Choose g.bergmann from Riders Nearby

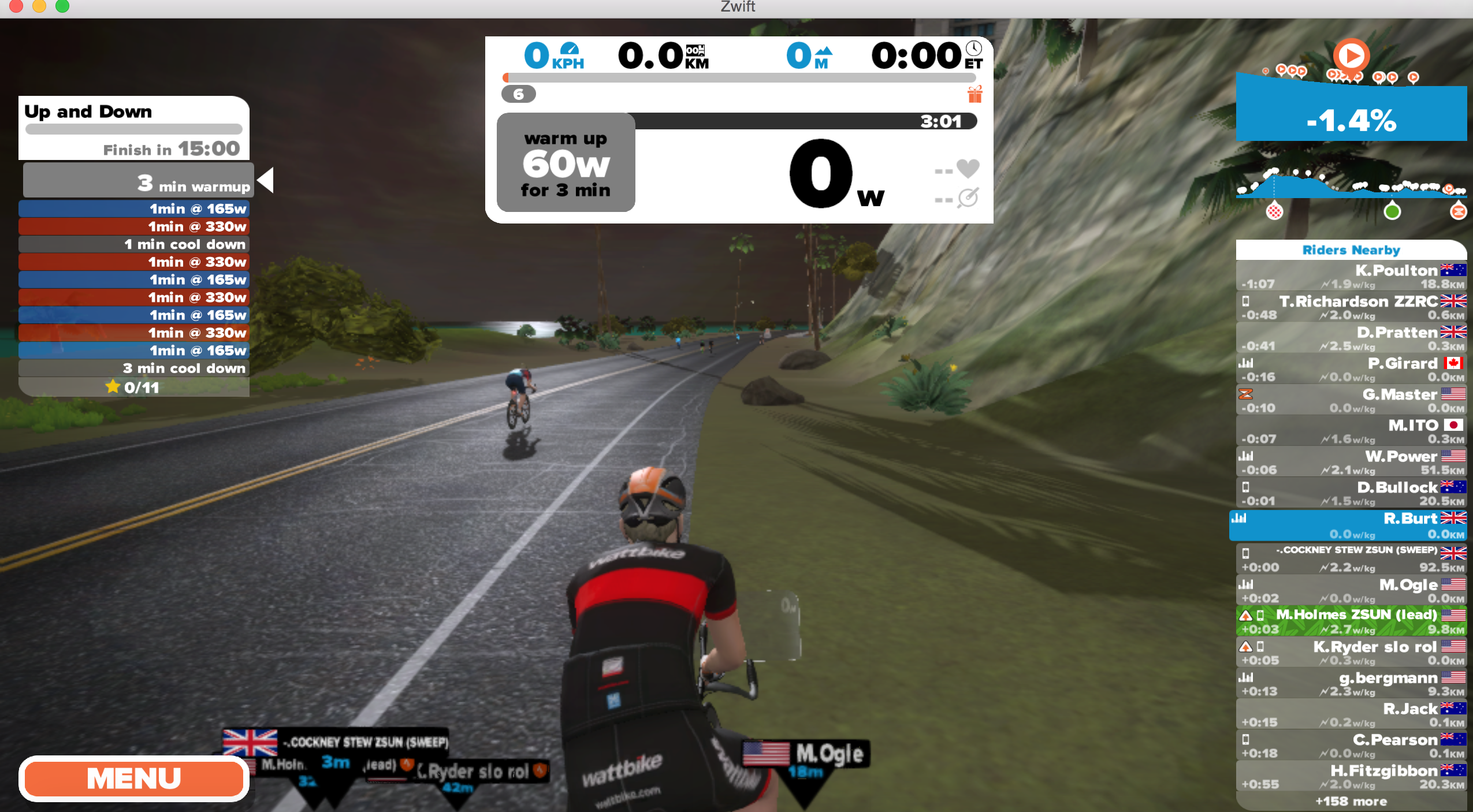click(1351, 683)
